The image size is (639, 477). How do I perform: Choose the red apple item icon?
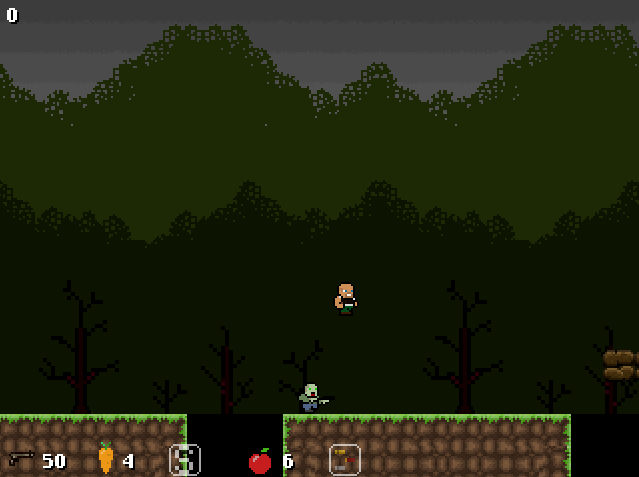[x=260, y=461]
